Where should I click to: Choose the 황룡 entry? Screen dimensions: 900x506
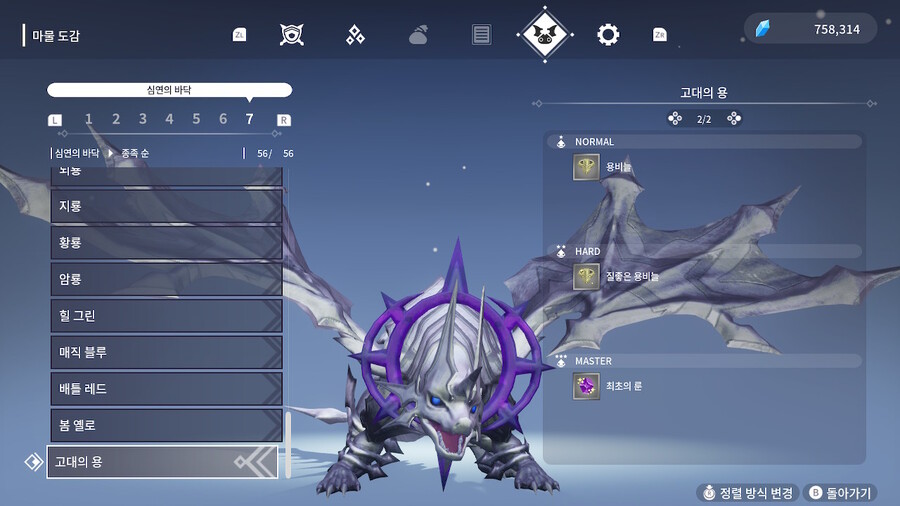[x=166, y=242]
